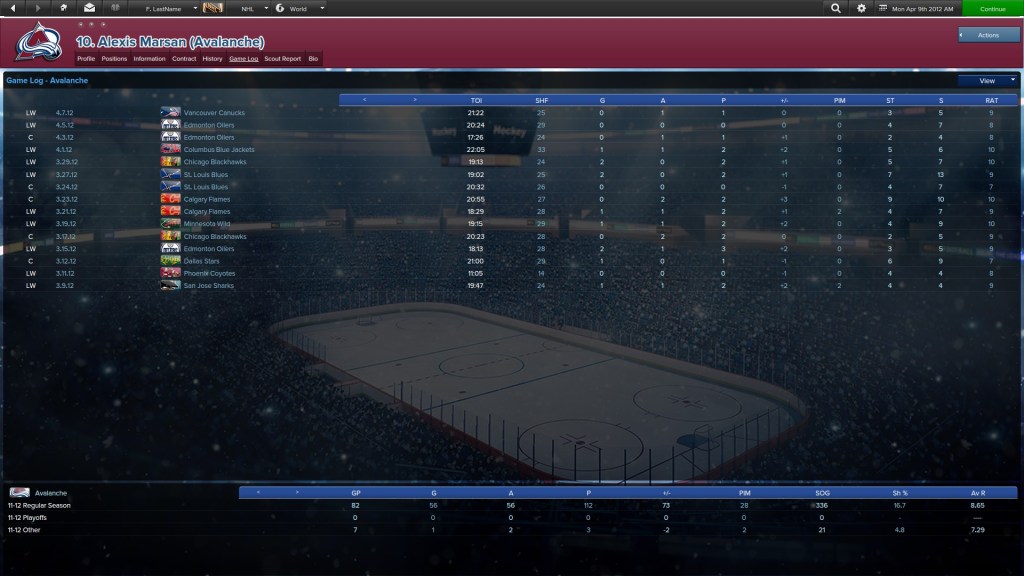Image resolution: width=1024 pixels, height=576 pixels.
Task: Open the Positions tab
Action: (114, 59)
